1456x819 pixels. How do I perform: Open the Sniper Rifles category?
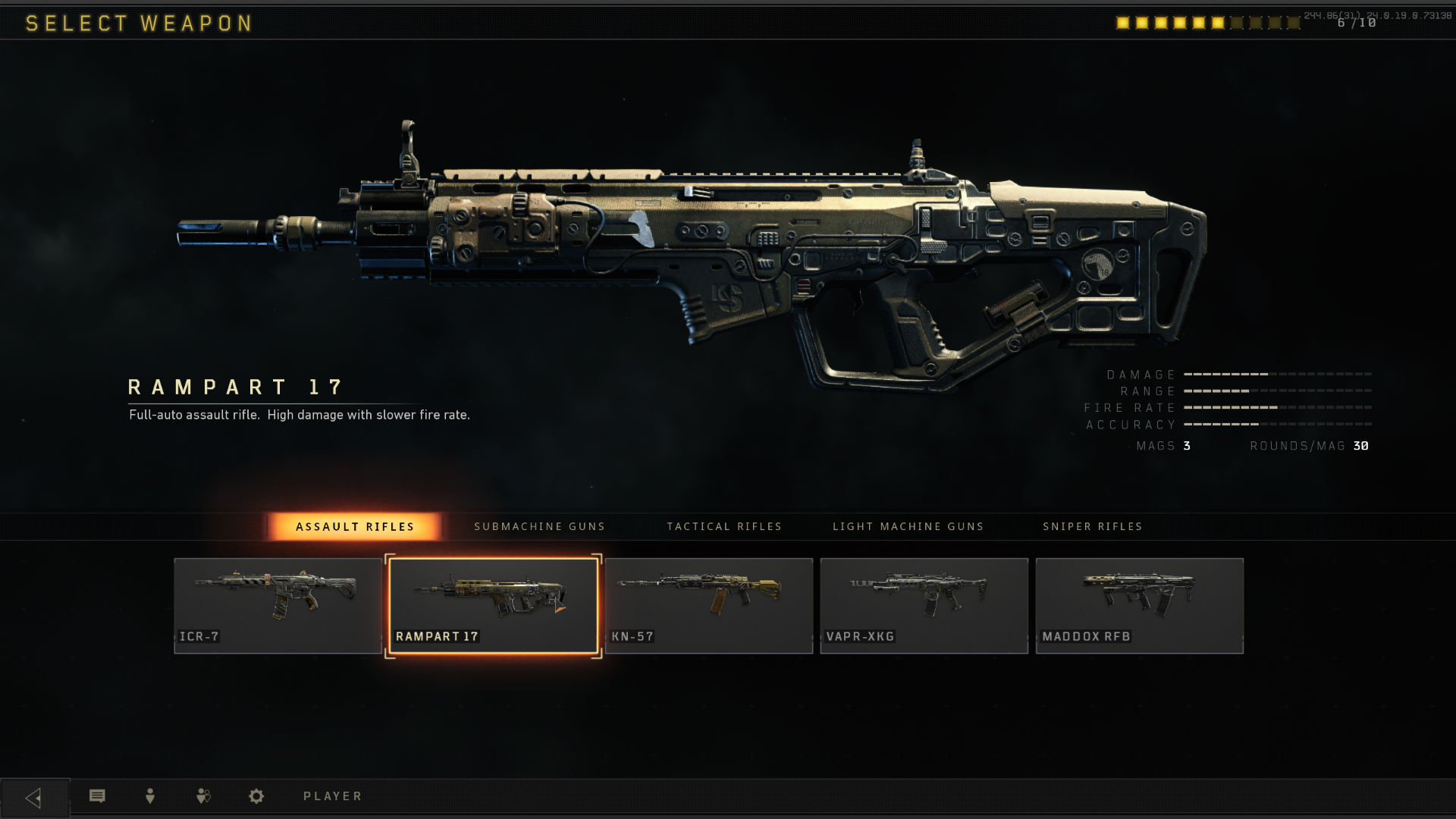point(1092,526)
